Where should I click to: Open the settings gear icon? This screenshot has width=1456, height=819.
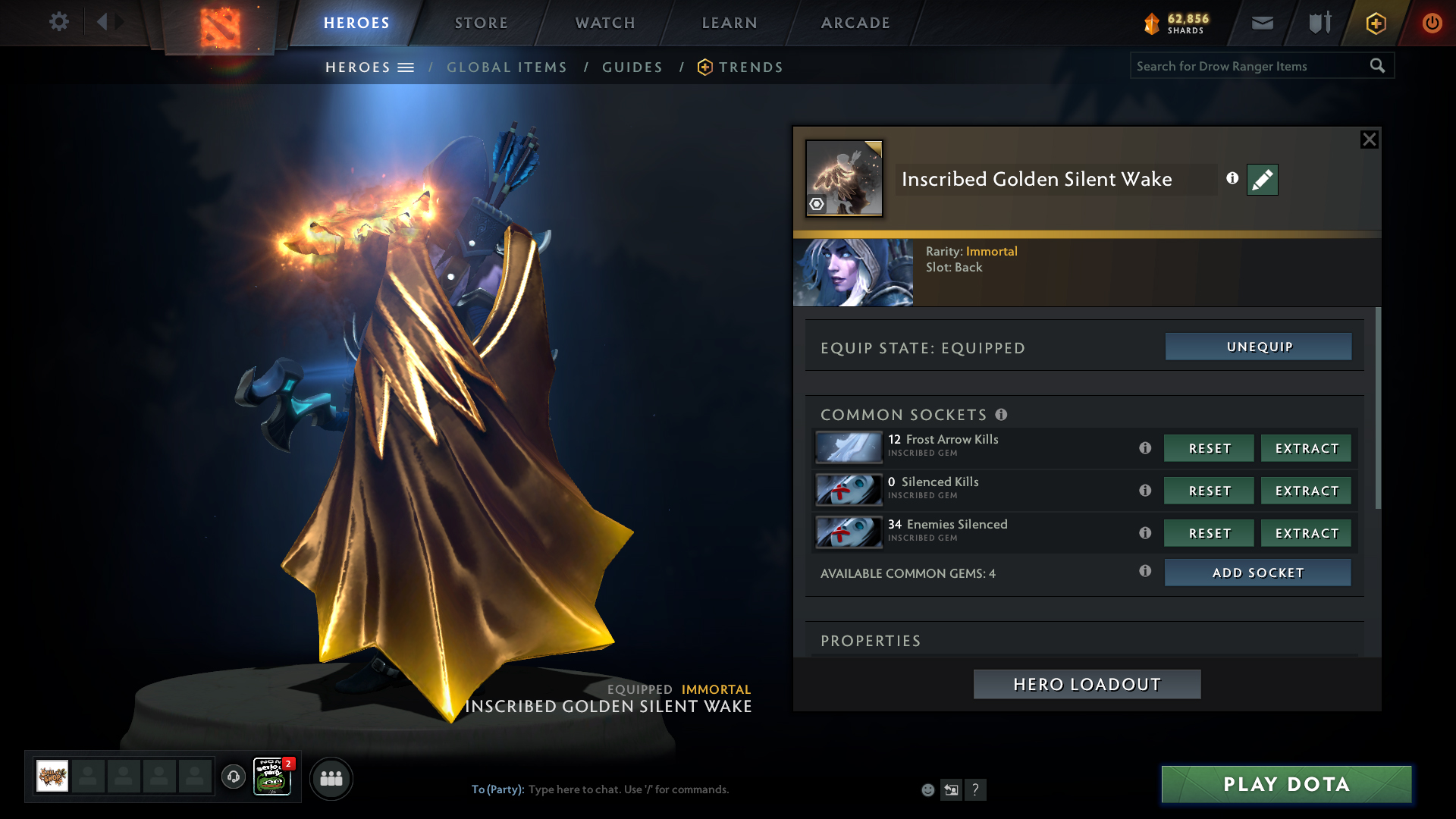58,22
